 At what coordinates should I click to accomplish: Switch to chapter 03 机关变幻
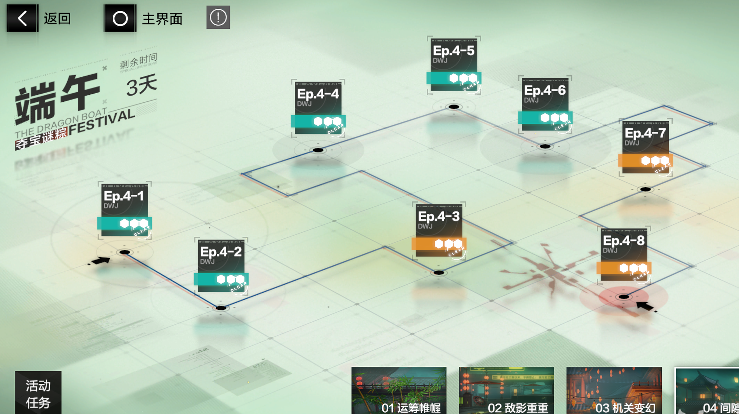tap(613, 391)
